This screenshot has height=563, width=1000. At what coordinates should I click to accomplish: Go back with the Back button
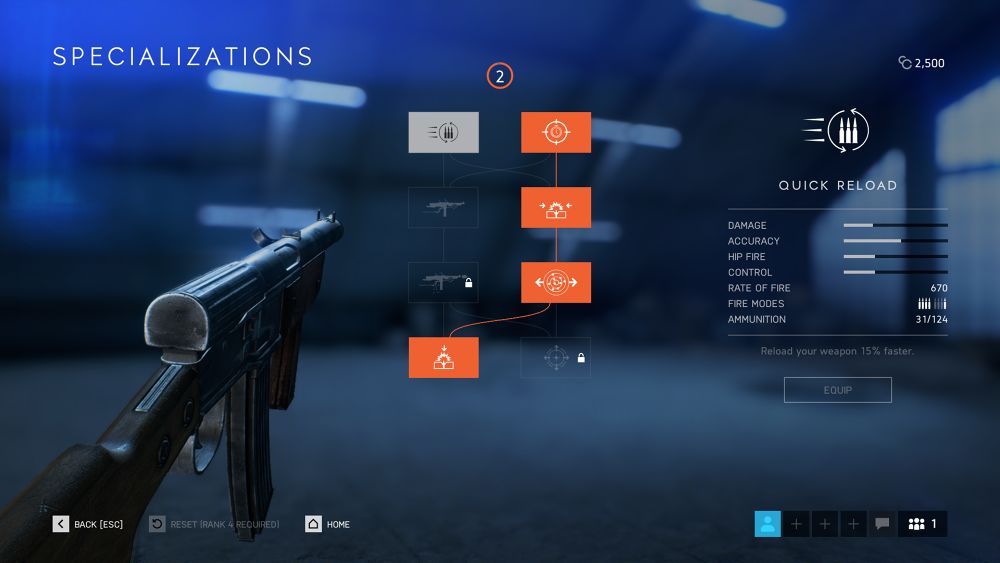pyautogui.click(x=88, y=524)
